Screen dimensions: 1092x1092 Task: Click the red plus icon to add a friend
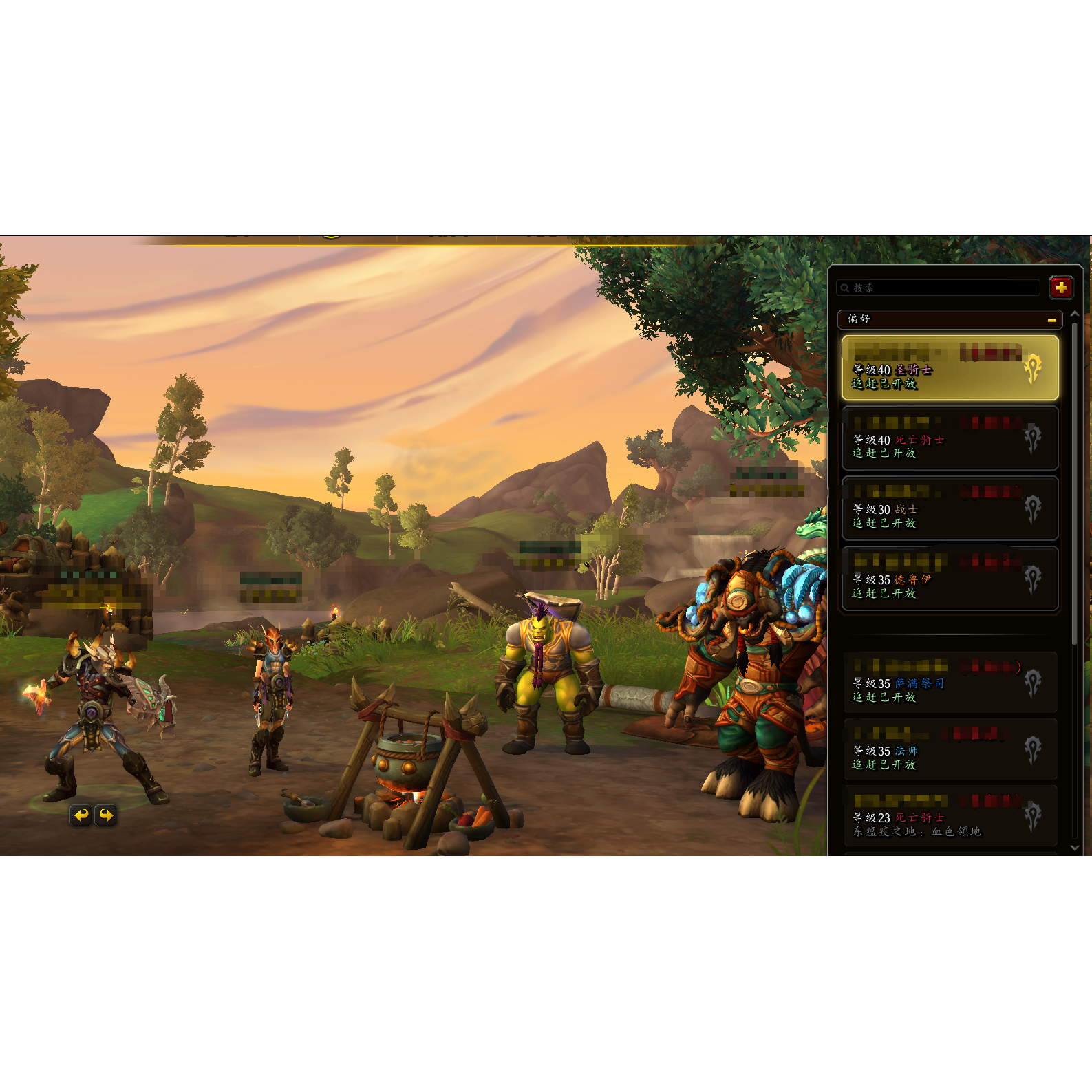(x=1062, y=288)
